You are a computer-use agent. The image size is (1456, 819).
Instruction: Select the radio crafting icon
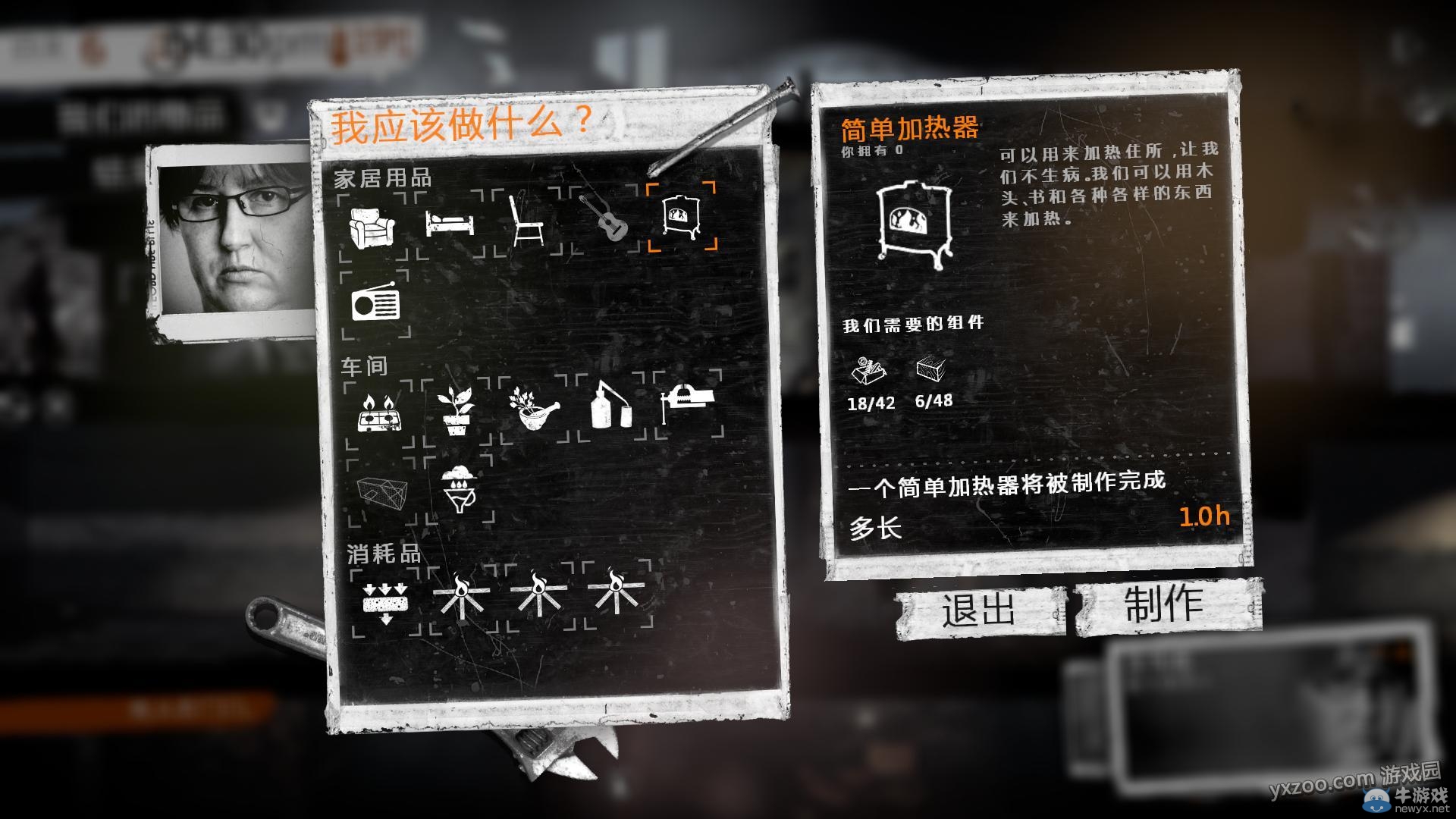pos(377,303)
